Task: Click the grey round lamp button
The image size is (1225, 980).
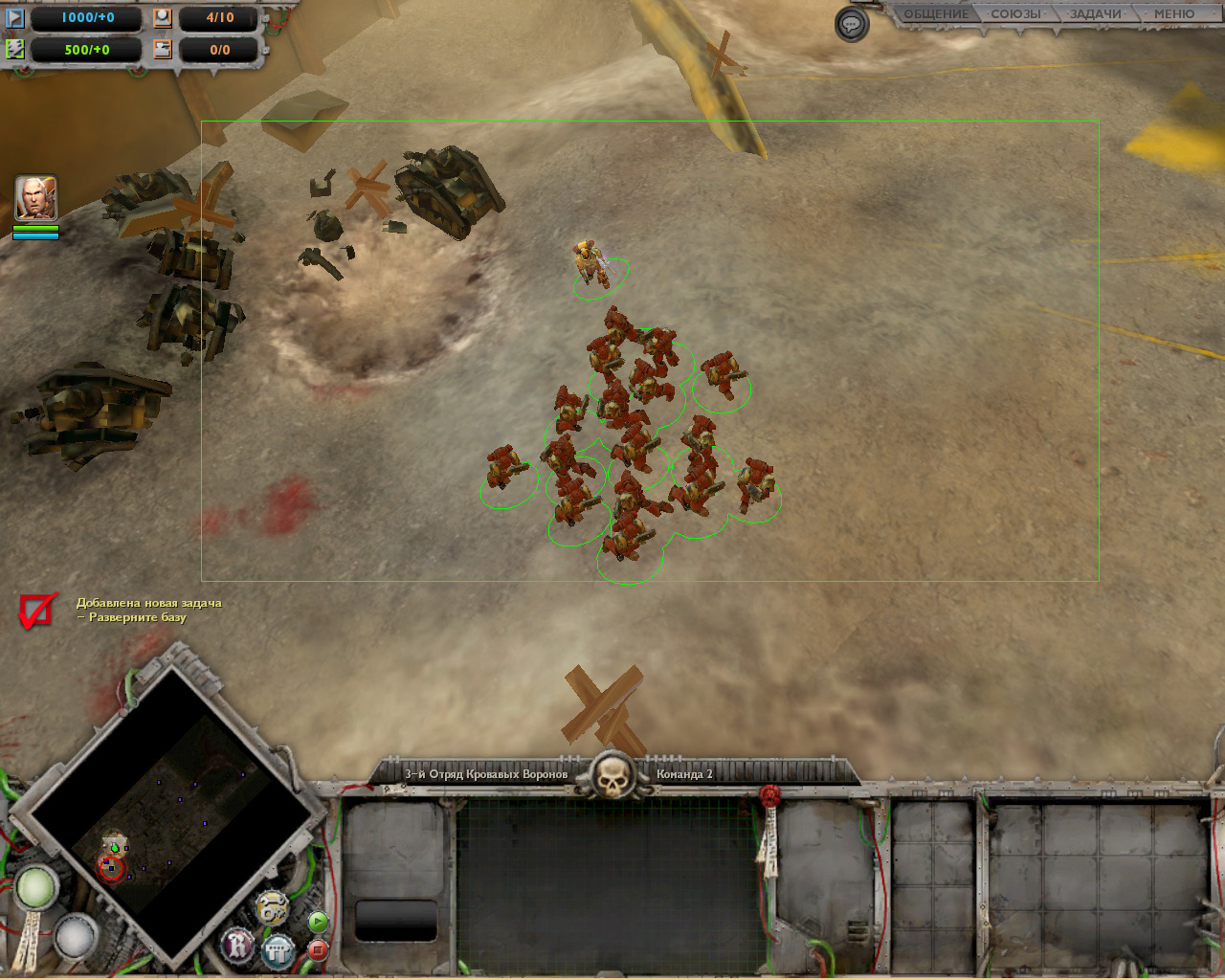Action: [x=75, y=935]
